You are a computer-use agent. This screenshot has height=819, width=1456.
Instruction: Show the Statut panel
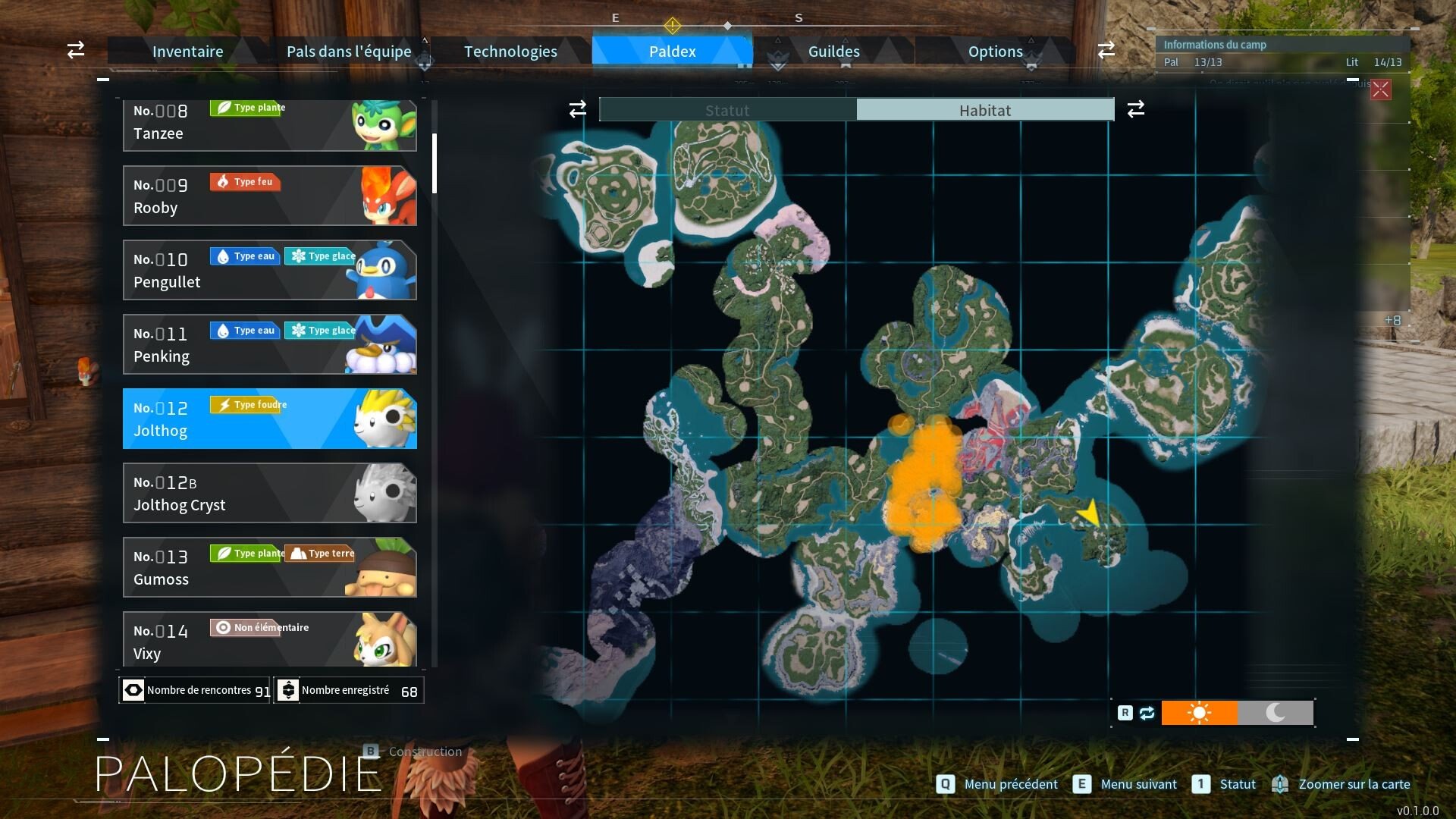[727, 110]
